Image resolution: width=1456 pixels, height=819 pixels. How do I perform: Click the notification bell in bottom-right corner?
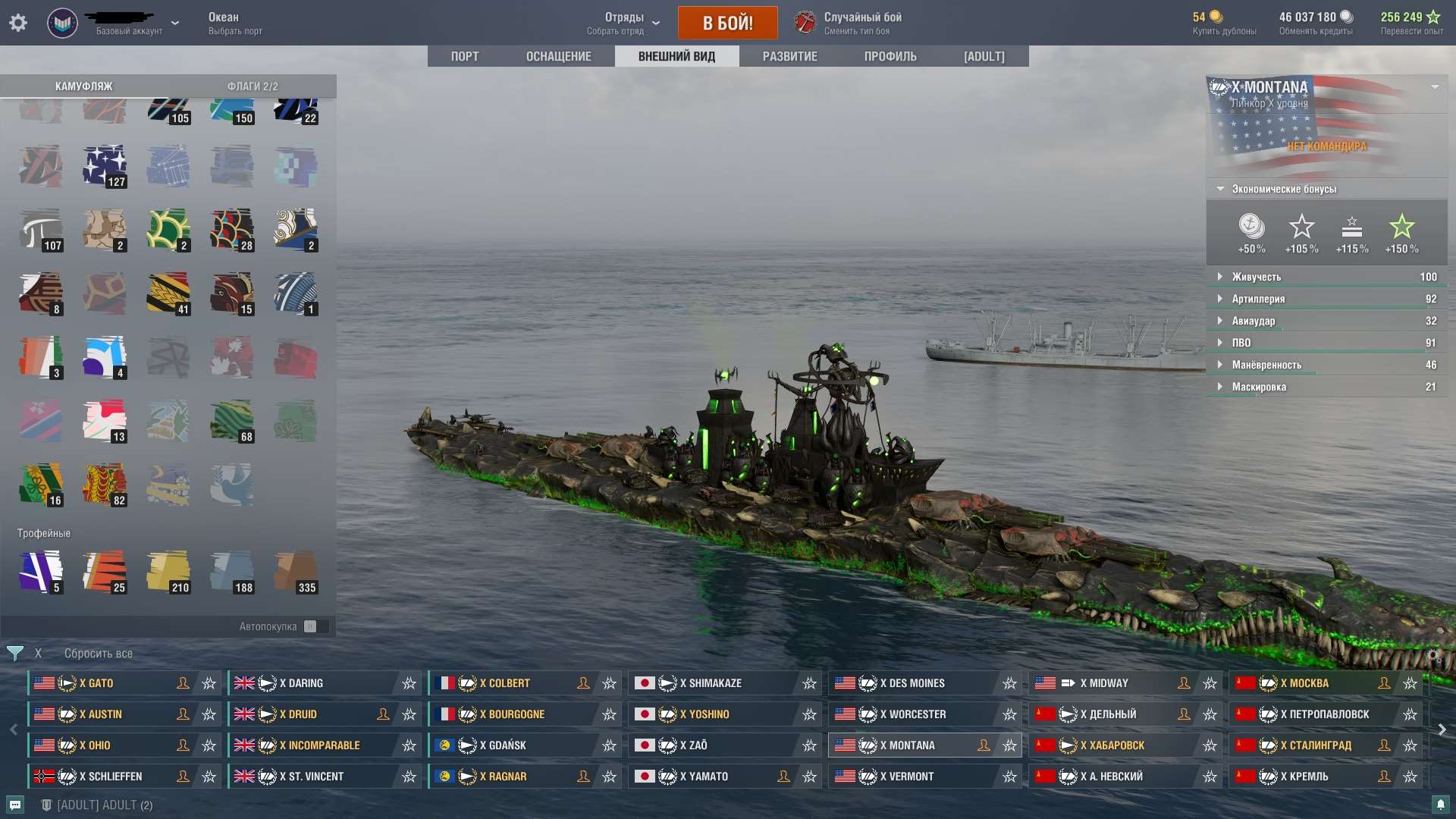pyautogui.click(x=1440, y=805)
